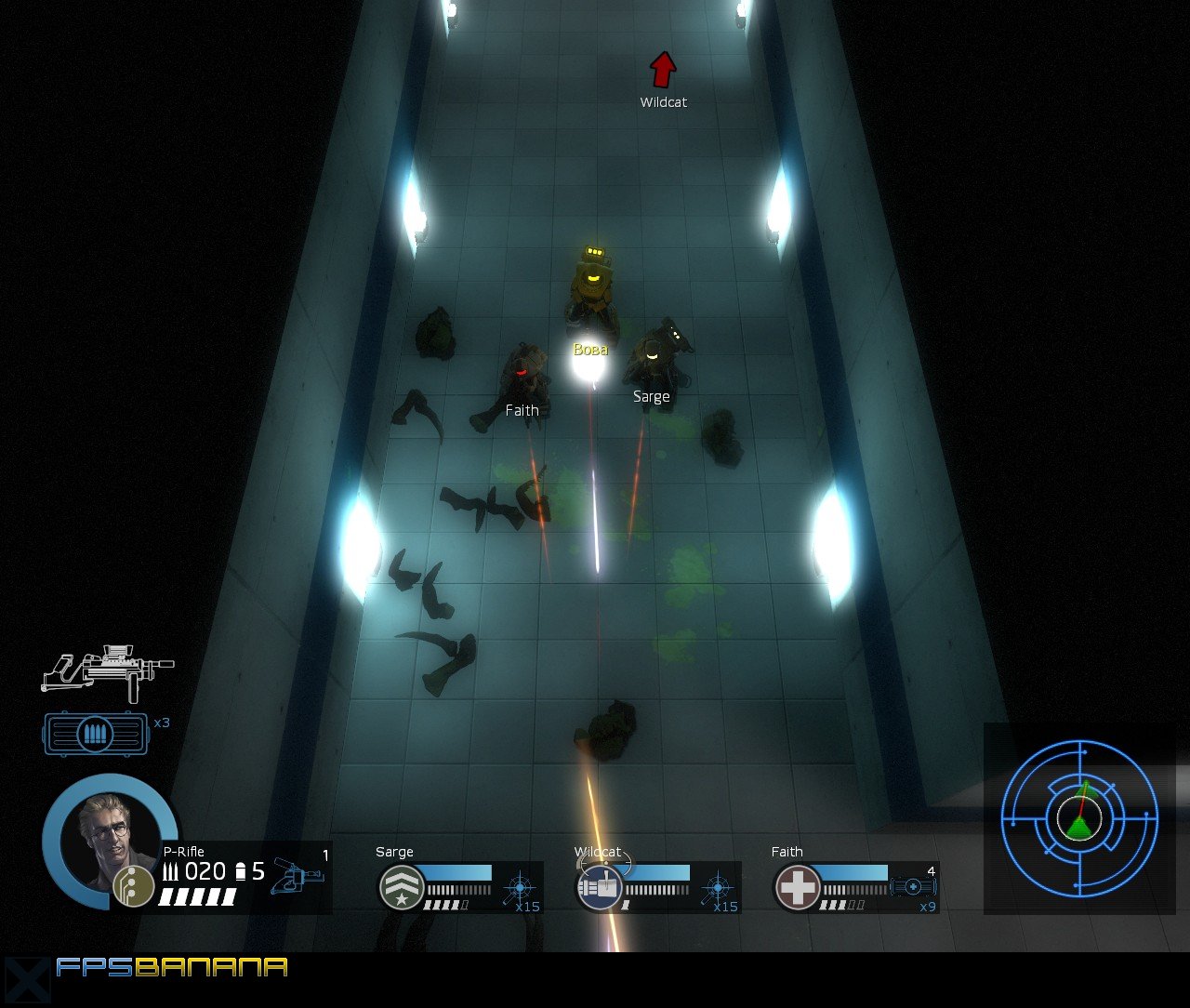
Task: Click the class emblem on the player portrait
Action: [x=133, y=884]
